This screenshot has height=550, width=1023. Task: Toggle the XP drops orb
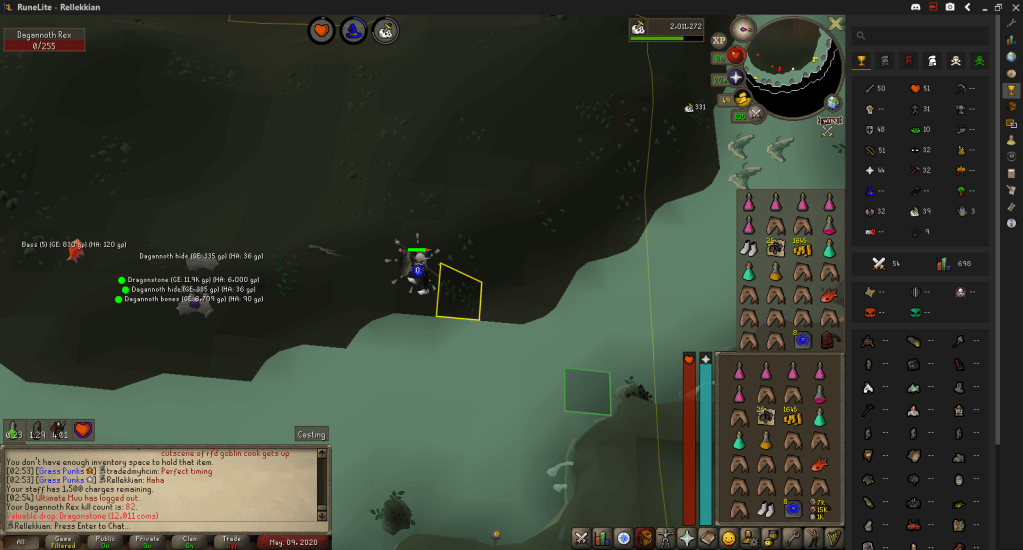click(x=719, y=41)
